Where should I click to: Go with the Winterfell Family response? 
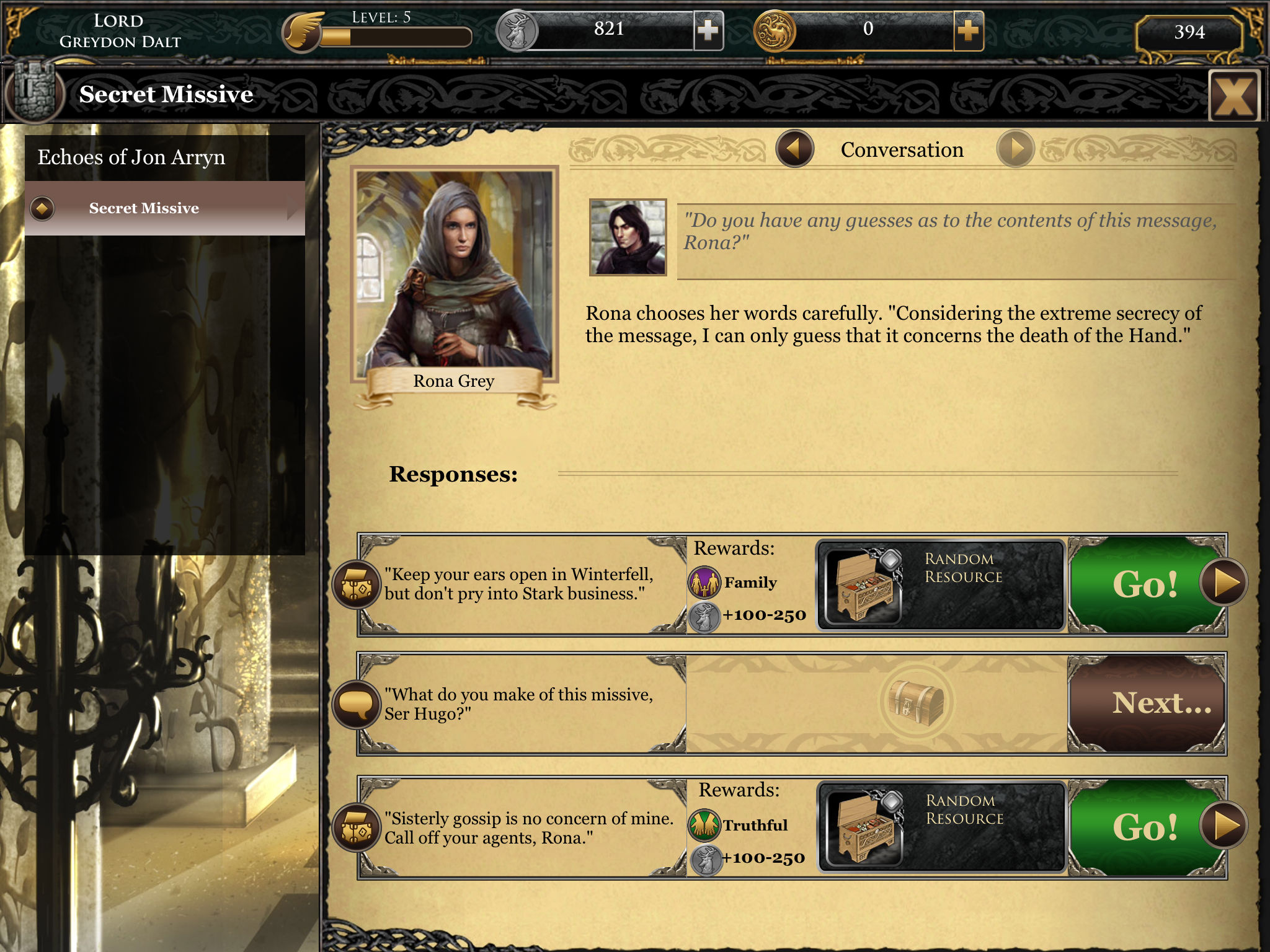[1147, 584]
